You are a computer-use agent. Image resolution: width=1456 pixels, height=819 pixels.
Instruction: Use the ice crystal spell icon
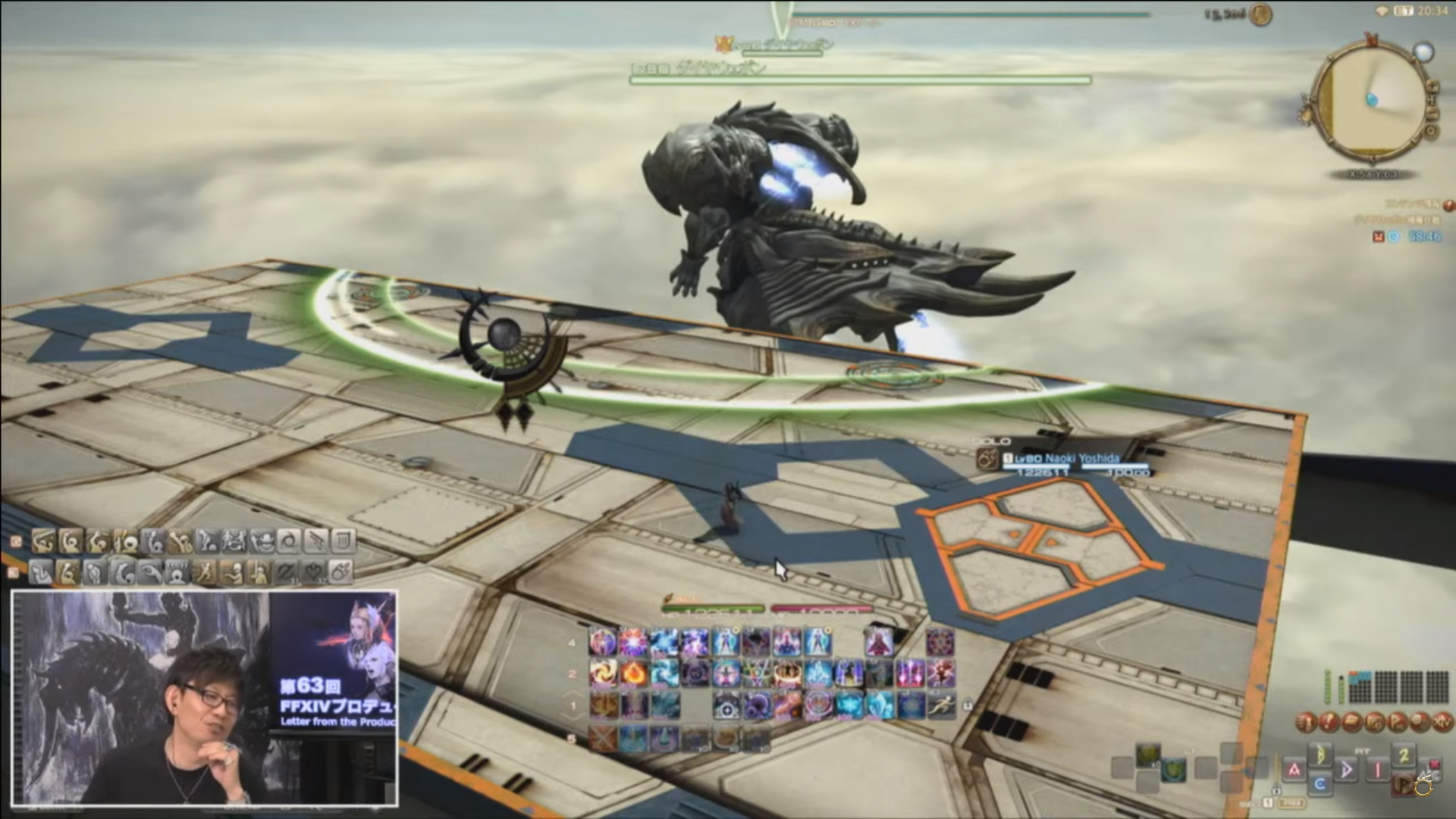pos(878,705)
